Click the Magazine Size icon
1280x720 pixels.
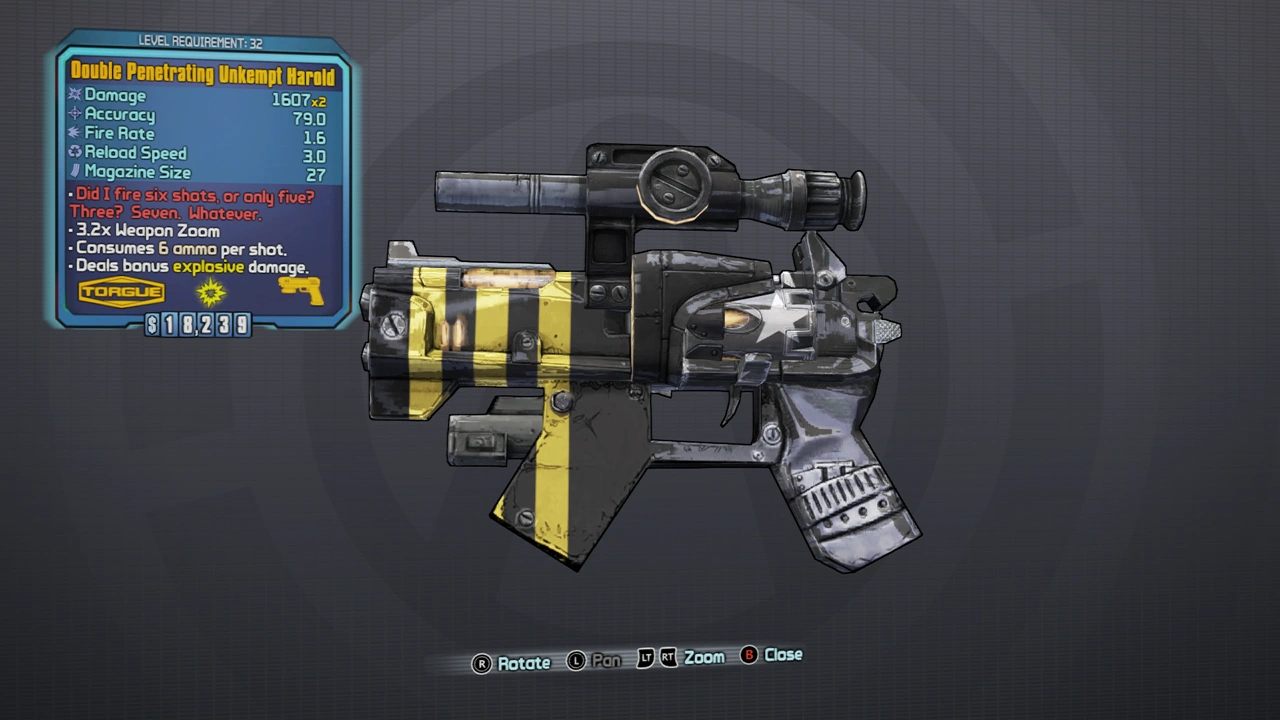[75, 171]
